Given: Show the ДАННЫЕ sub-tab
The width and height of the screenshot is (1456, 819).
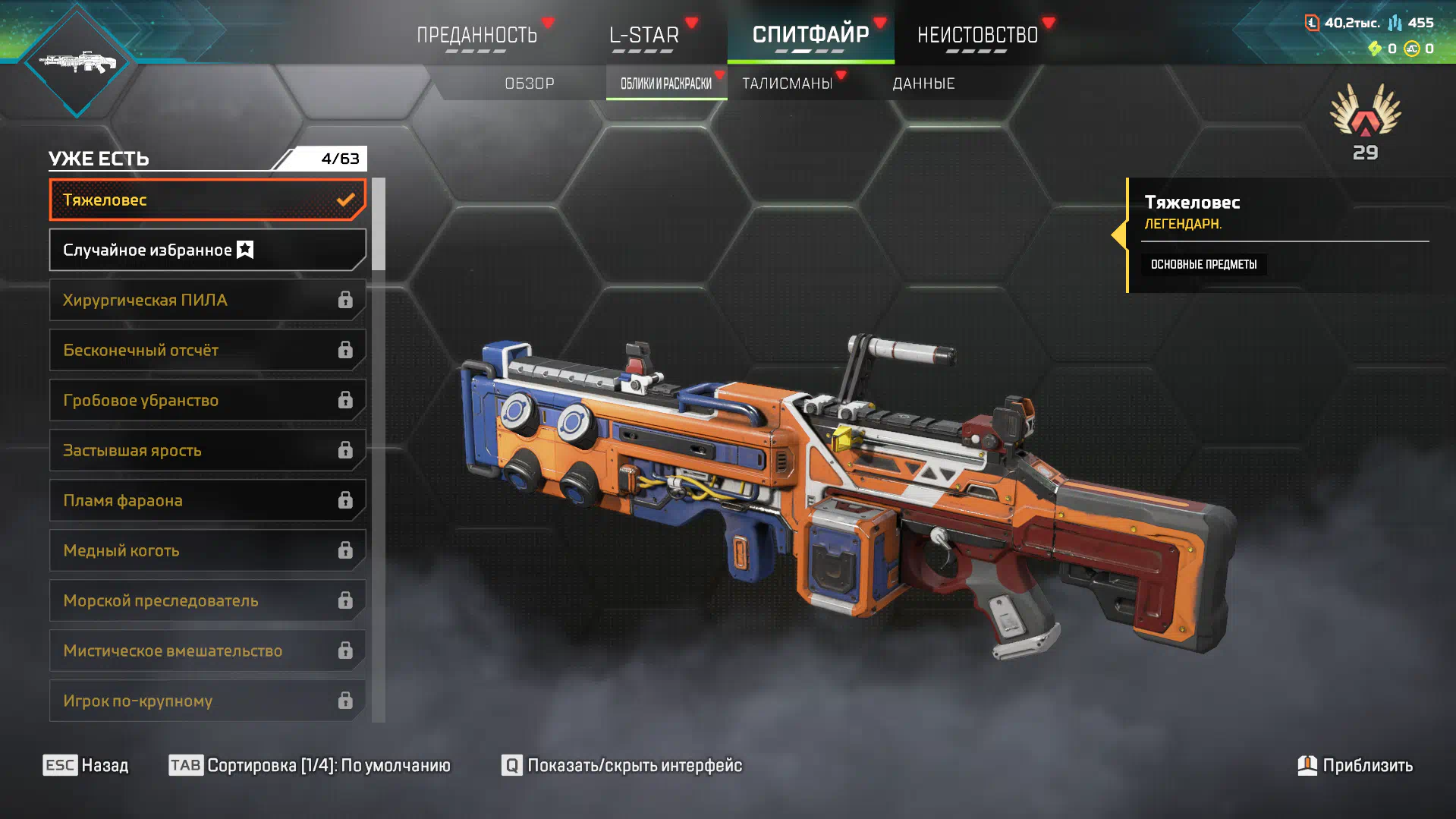Looking at the screenshot, I should (923, 83).
